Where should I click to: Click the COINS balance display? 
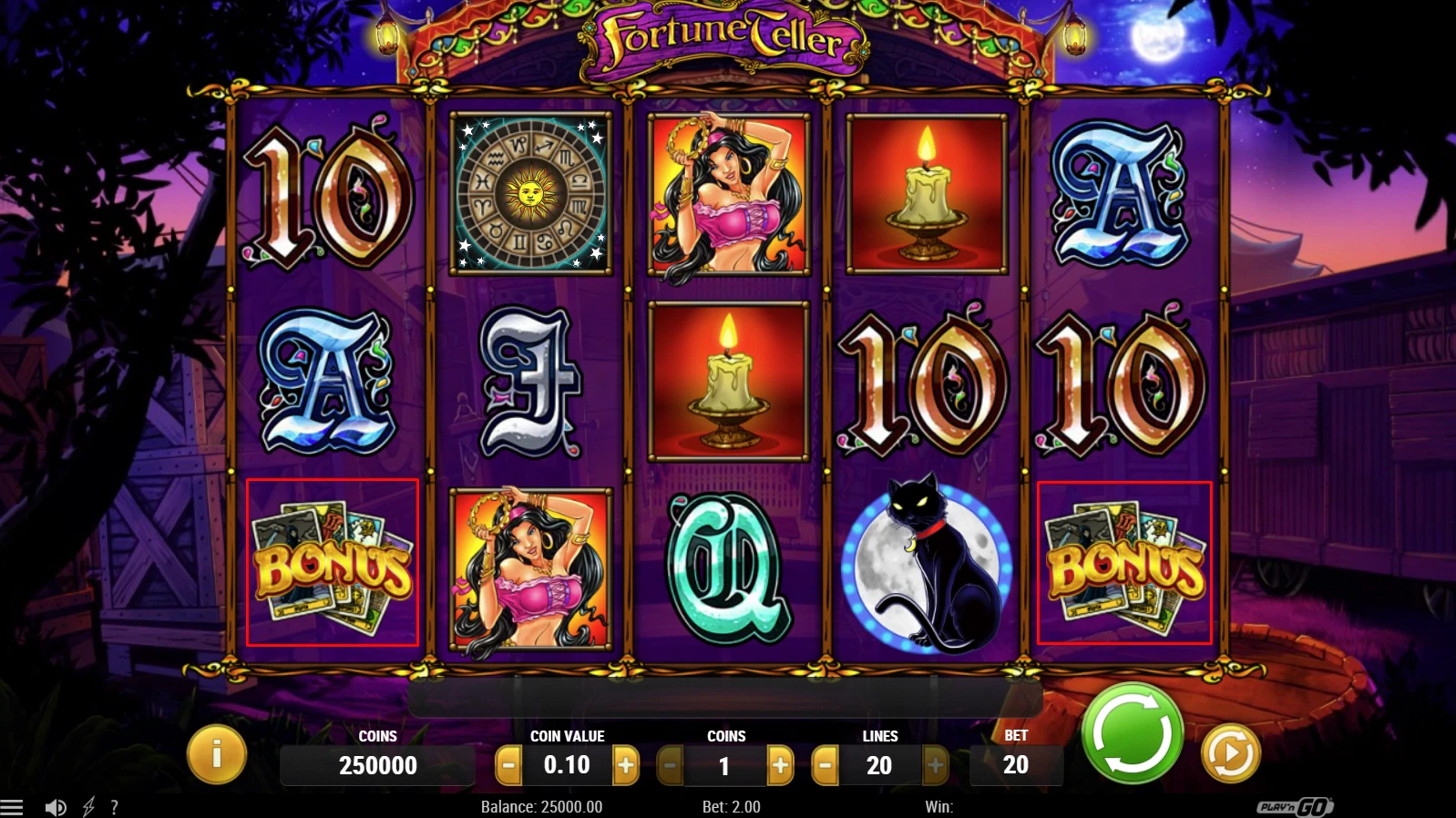click(x=377, y=765)
